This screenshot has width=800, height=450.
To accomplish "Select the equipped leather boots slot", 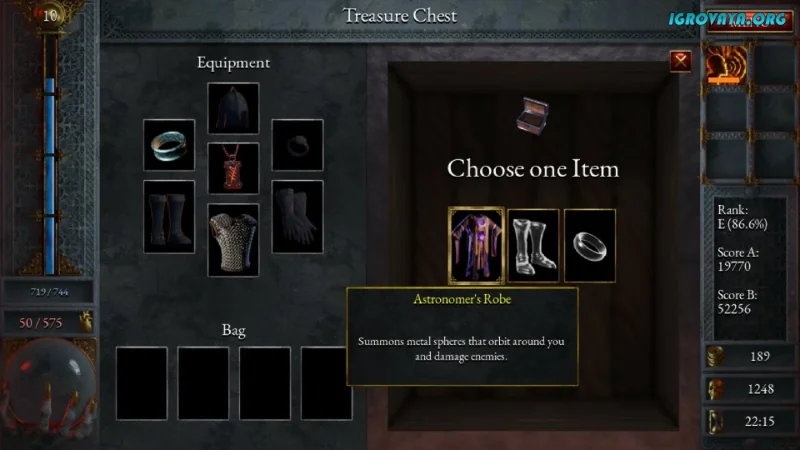I will [169, 216].
